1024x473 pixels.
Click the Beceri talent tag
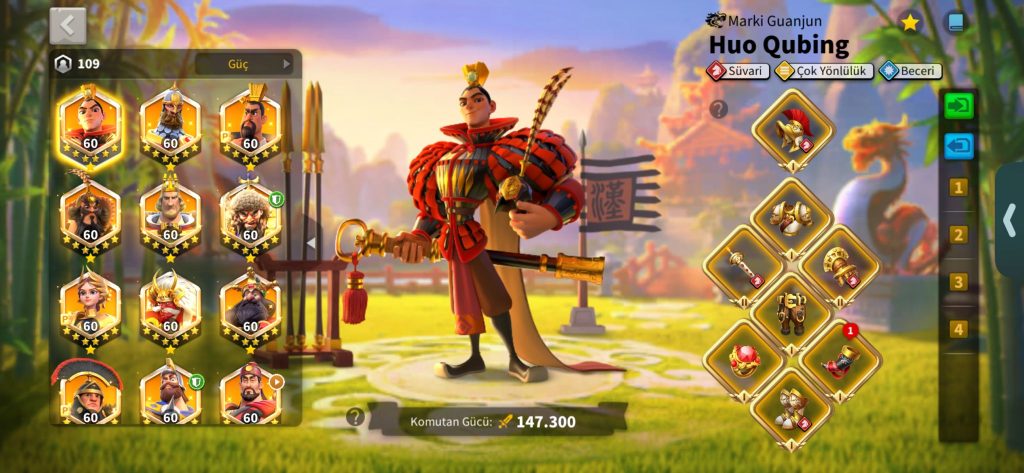pos(909,71)
